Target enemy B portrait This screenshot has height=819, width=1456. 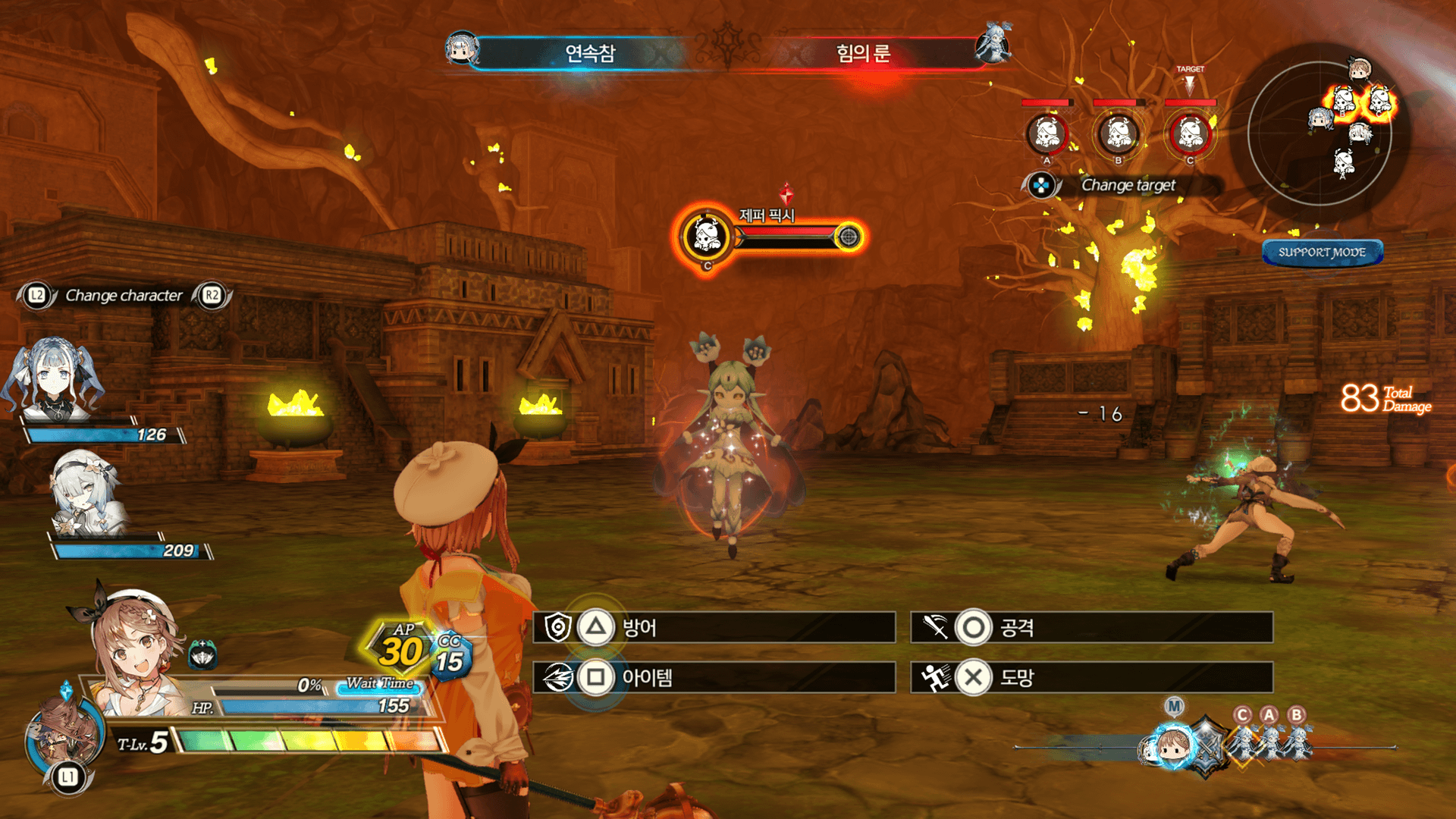[x=1118, y=134]
